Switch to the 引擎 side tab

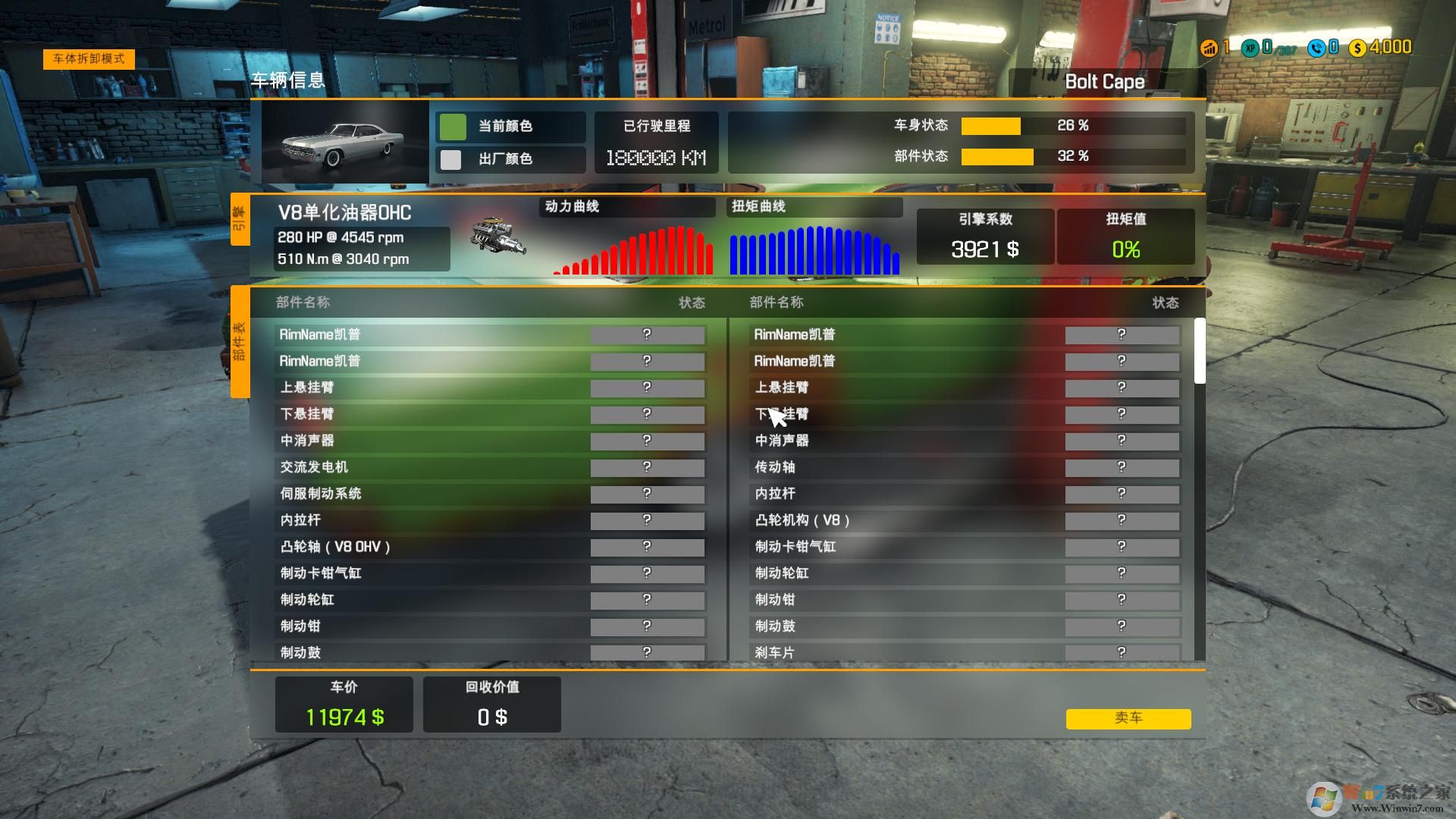[240, 220]
